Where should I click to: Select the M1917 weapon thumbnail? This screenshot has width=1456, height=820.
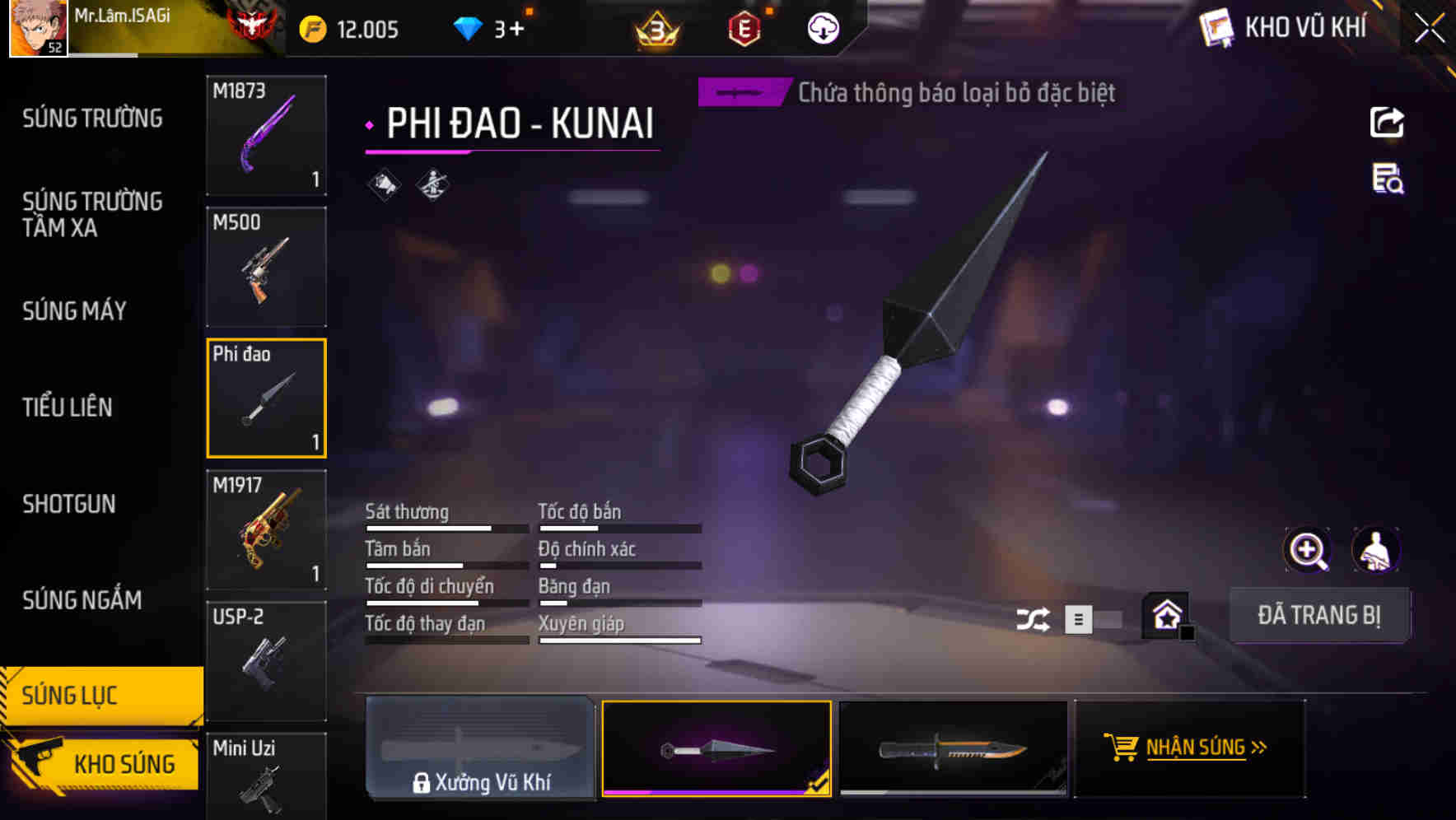click(x=265, y=529)
